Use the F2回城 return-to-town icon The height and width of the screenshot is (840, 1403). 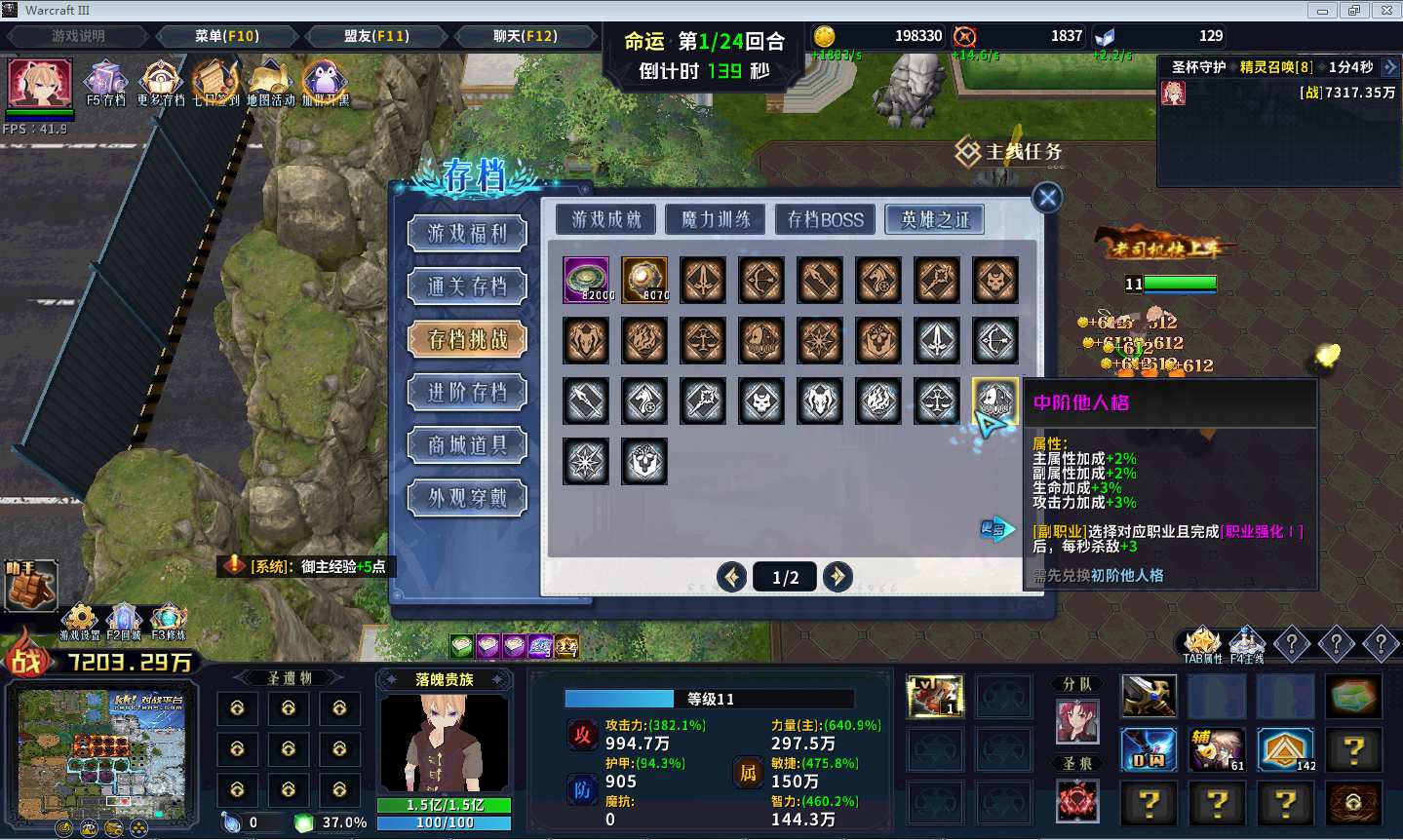(124, 618)
